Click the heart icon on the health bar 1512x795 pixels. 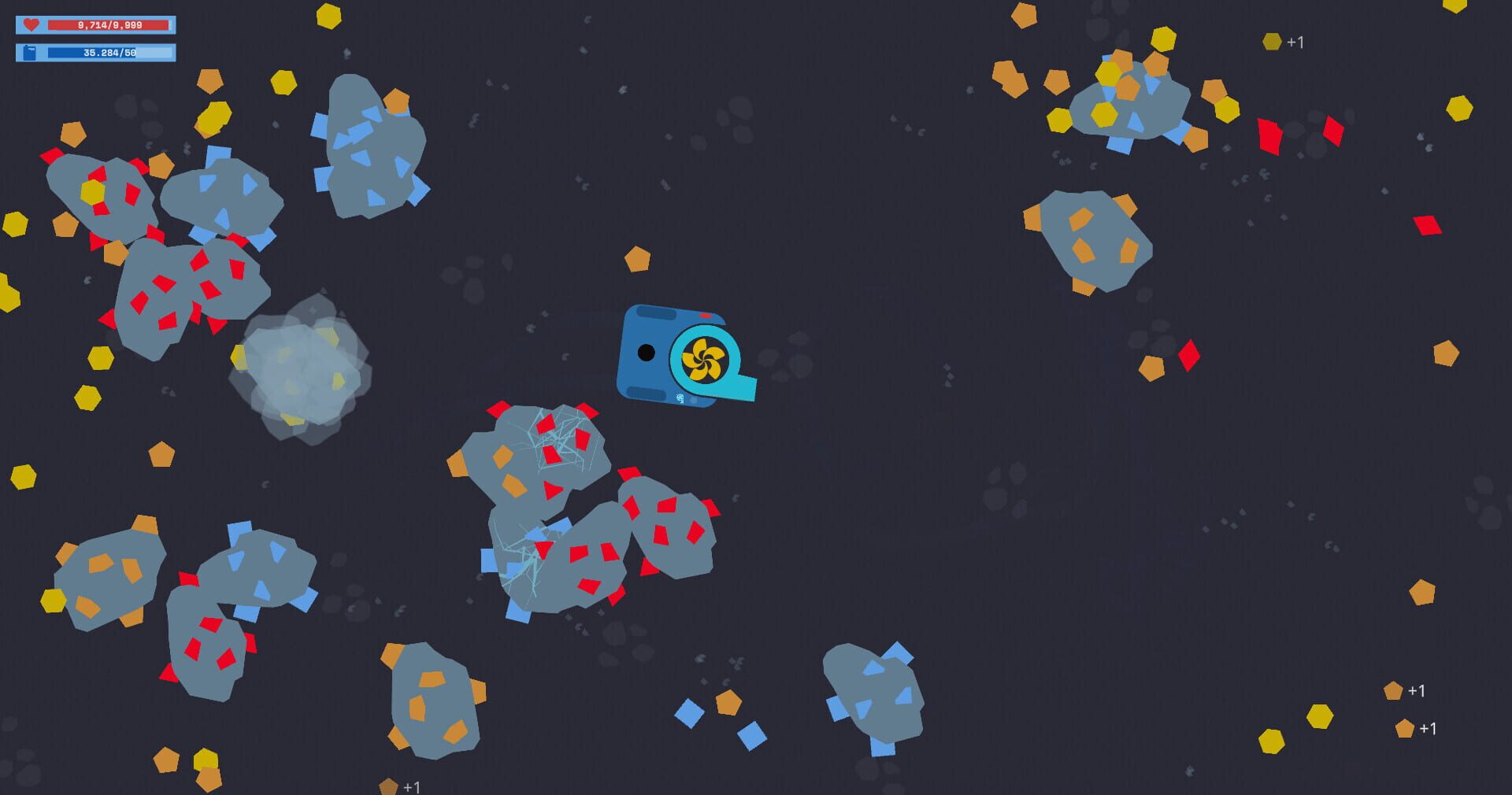click(x=30, y=24)
